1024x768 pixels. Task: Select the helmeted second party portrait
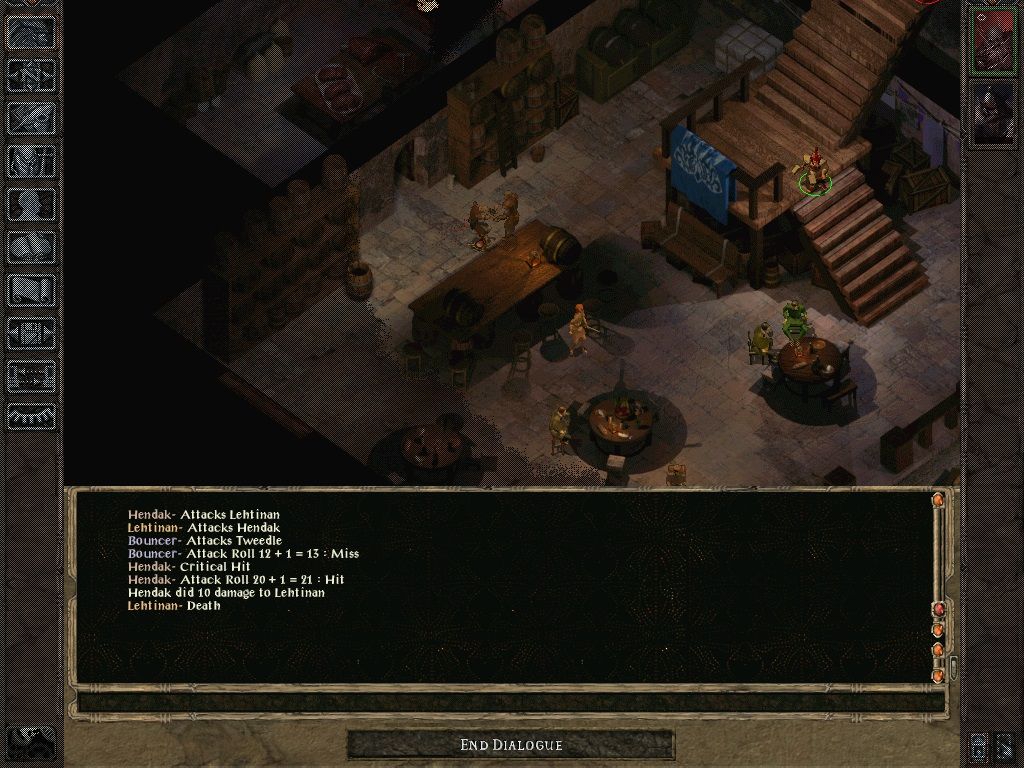coord(992,113)
